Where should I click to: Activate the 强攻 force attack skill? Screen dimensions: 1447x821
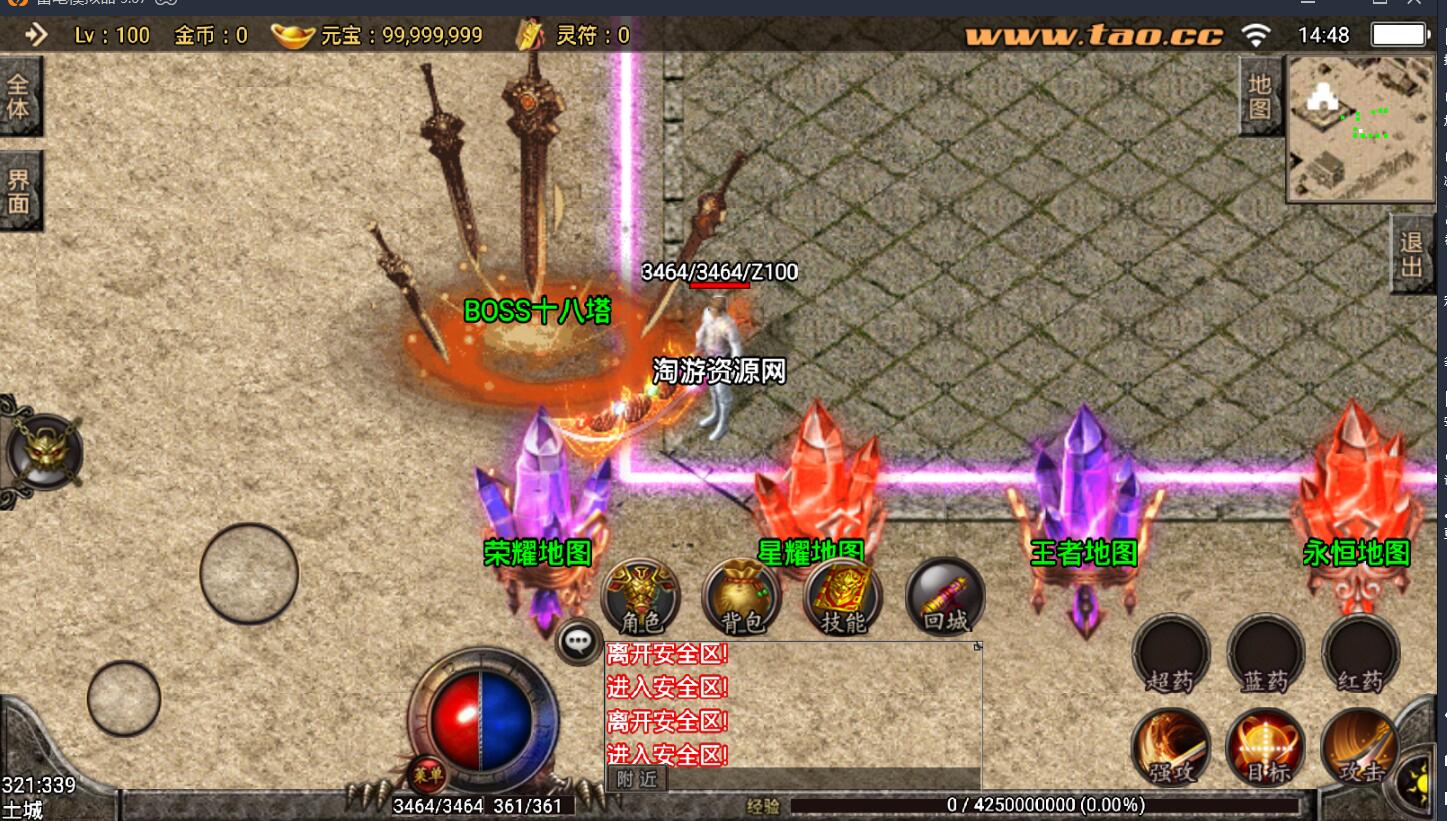[x=1171, y=749]
